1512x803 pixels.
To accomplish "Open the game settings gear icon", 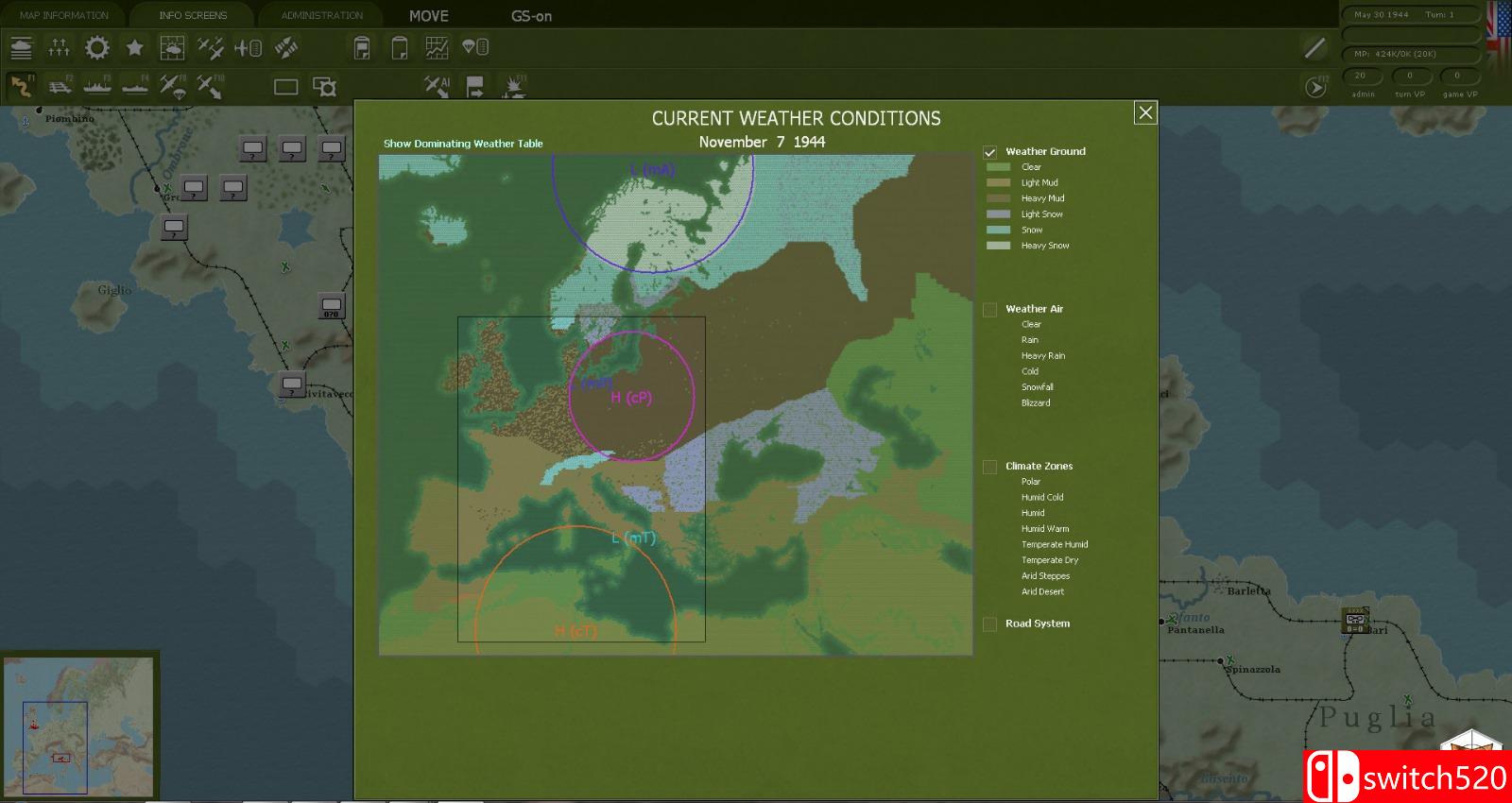I will [97, 47].
